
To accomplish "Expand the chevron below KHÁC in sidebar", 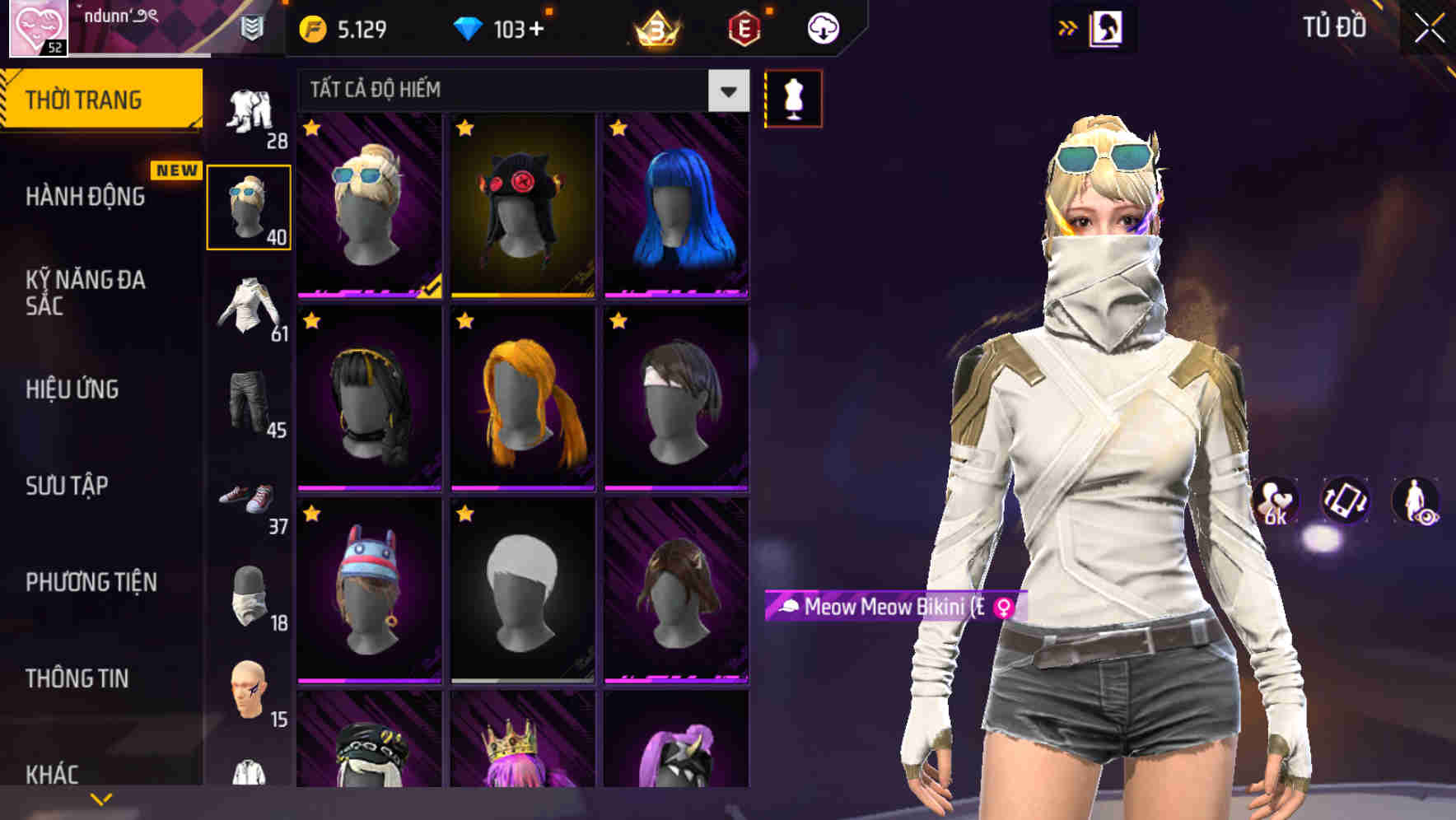I will [x=100, y=797].
